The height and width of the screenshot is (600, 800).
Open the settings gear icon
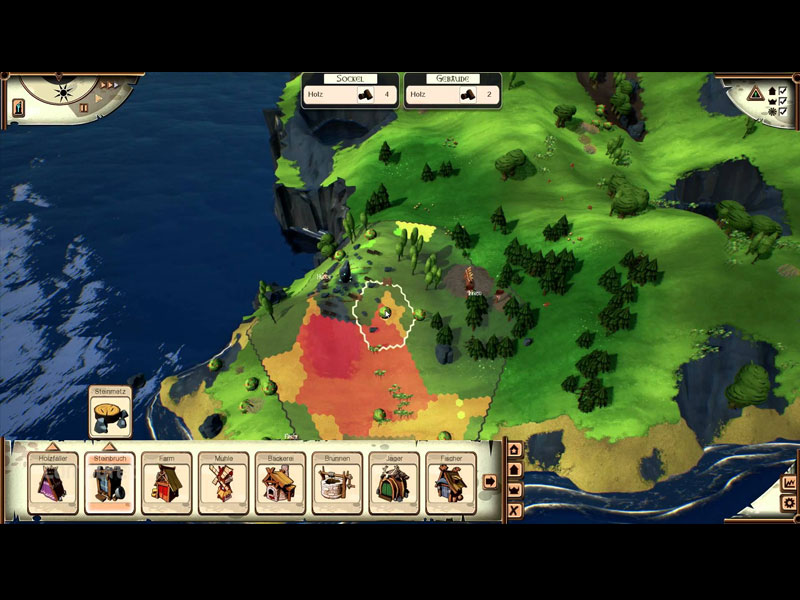(789, 503)
